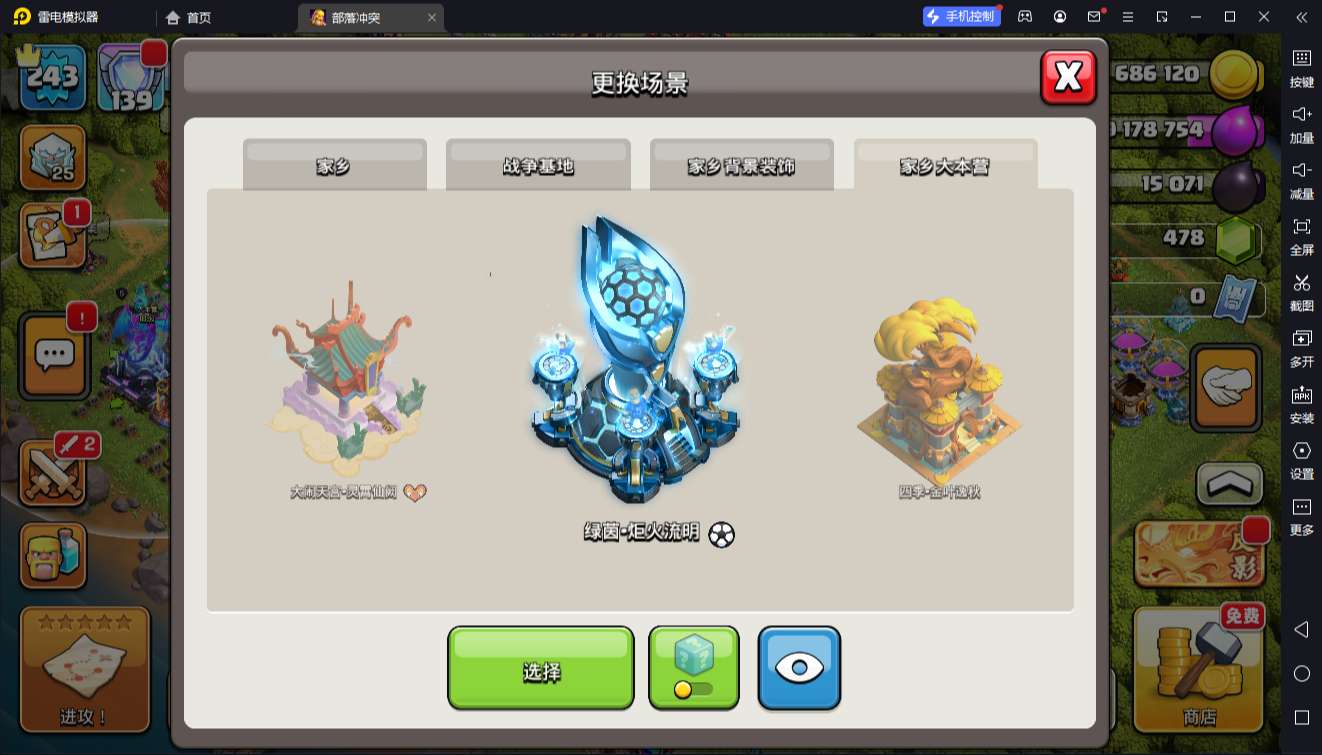Image resolution: width=1322 pixels, height=755 pixels.
Task: Click the 手机控制 emulator button
Action: pos(961,16)
